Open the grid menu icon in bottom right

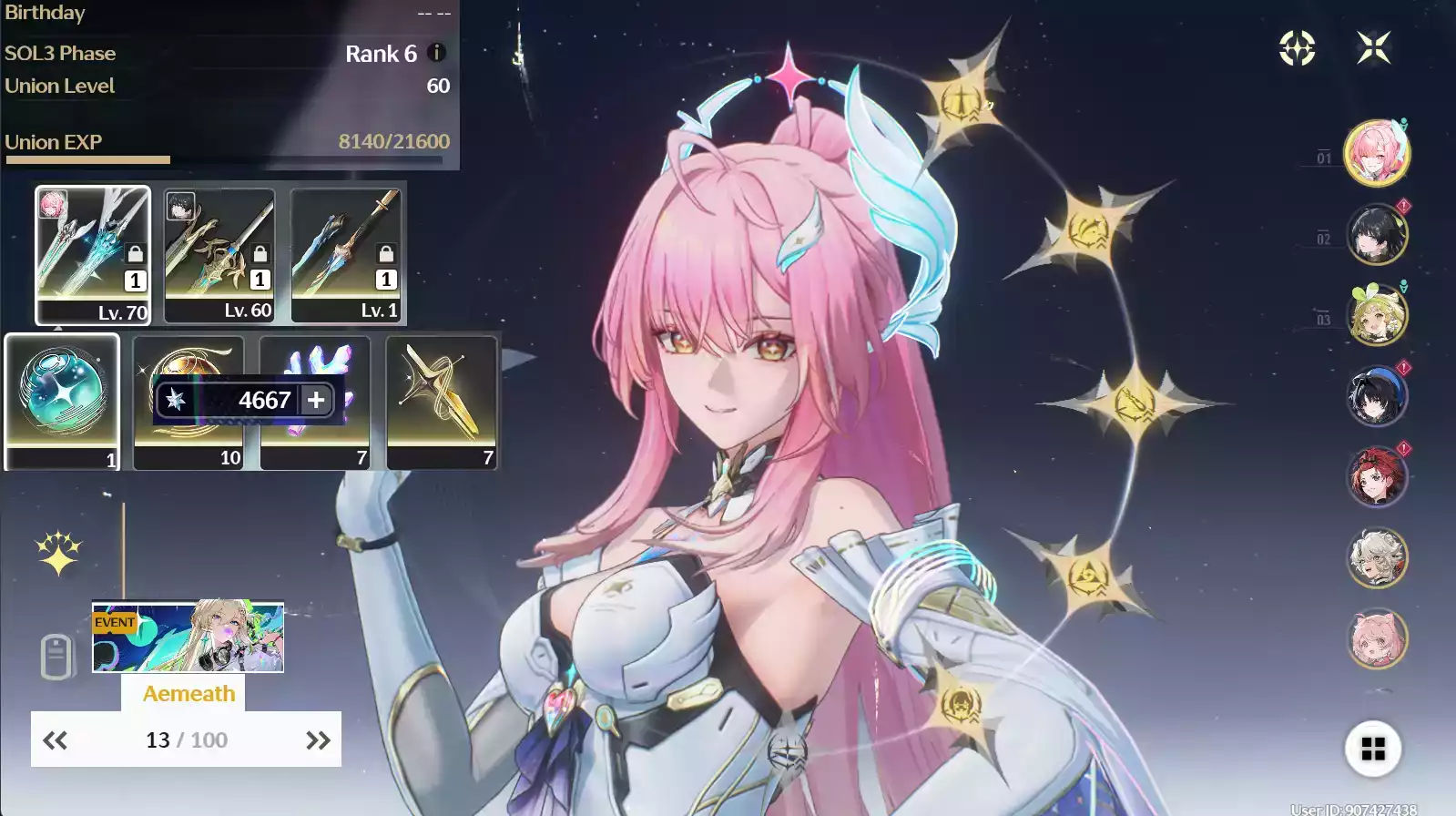(x=1375, y=749)
